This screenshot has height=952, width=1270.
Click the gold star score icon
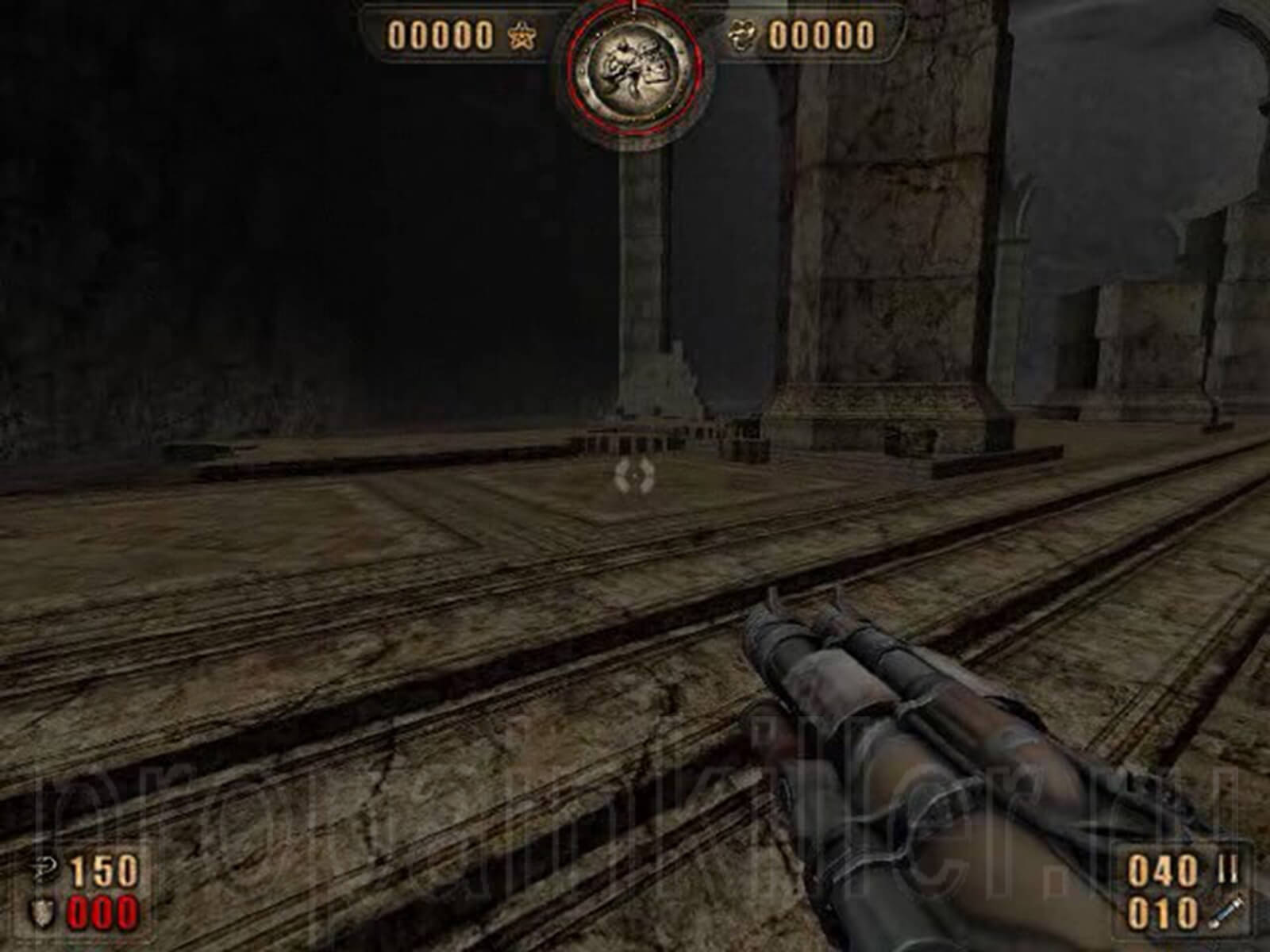coord(521,37)
